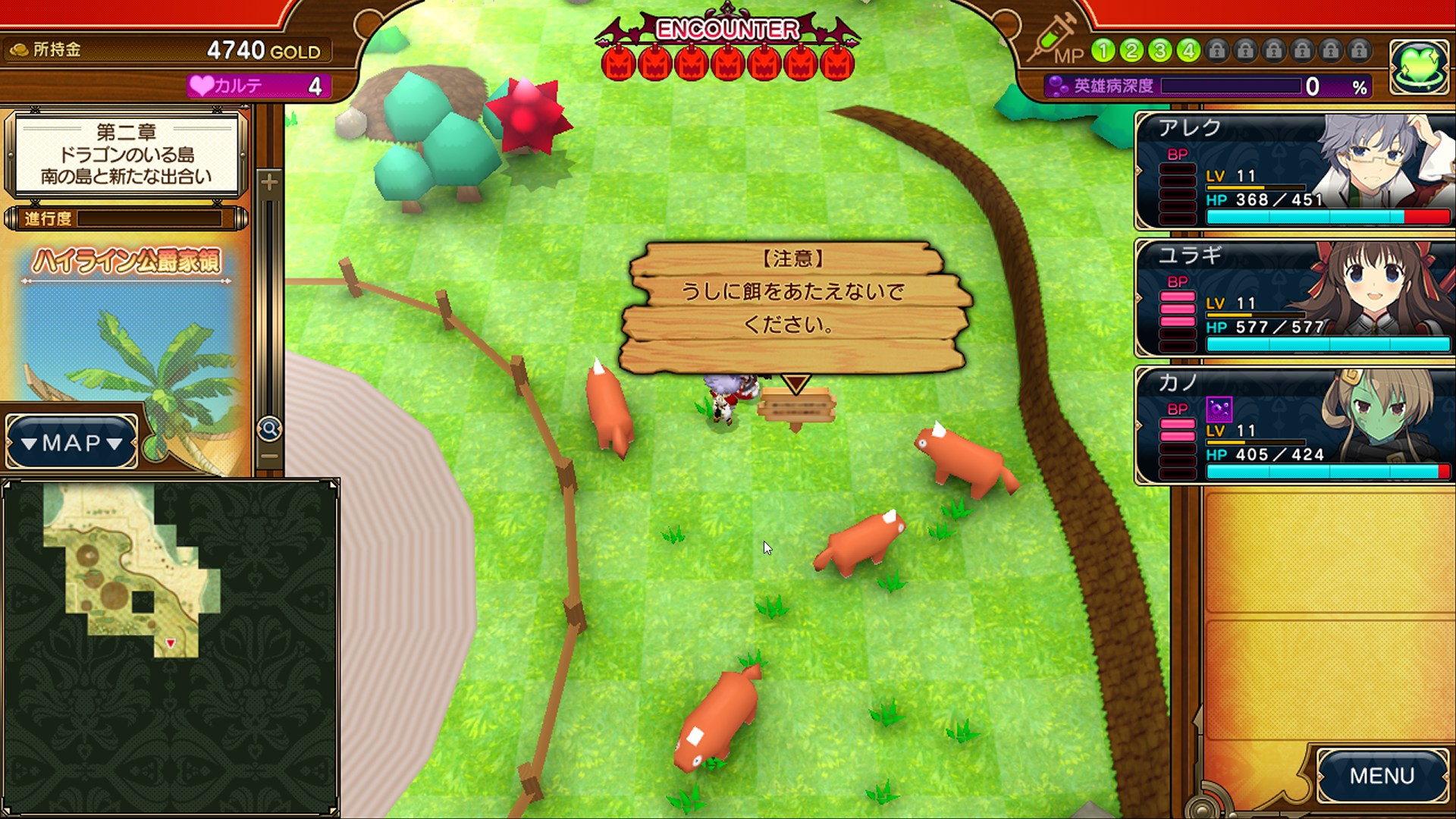Viewport: 1456px width, 819px height.
Task: Select the green MP orb numbered 4
Action: [x=1188, y=51]
